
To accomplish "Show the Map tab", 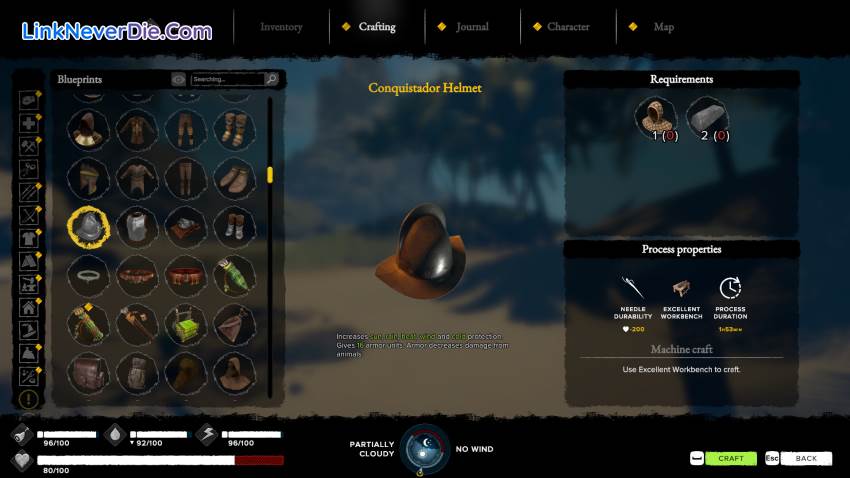I will [664, 27].
